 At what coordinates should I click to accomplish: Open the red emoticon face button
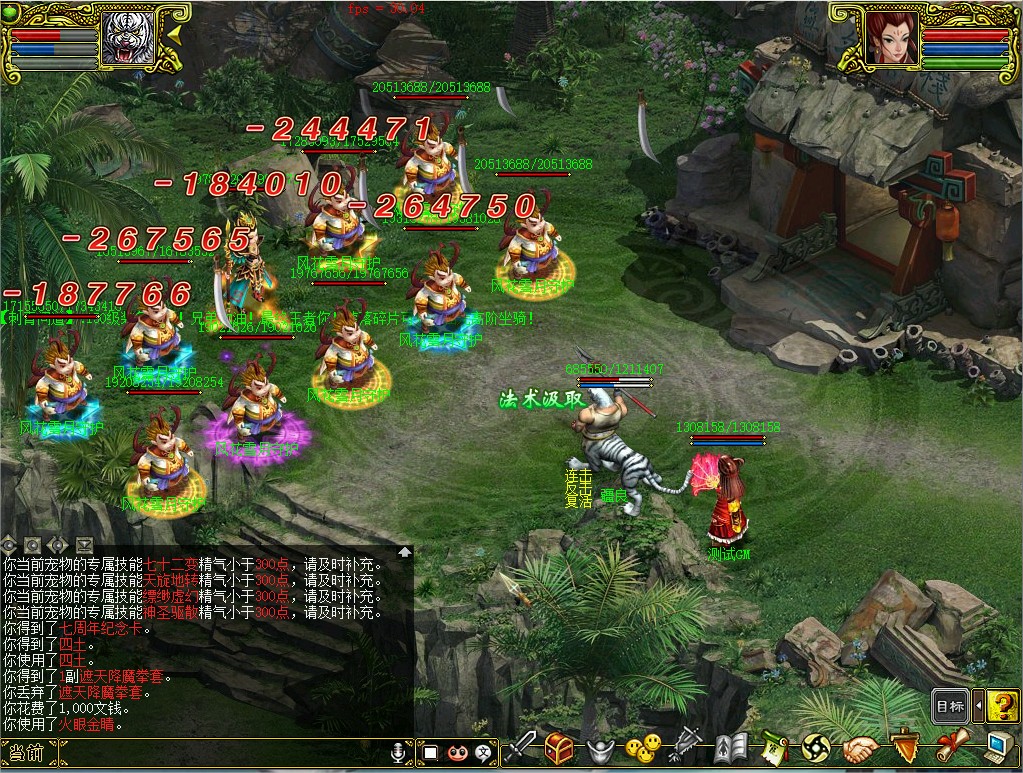point(457,751)
